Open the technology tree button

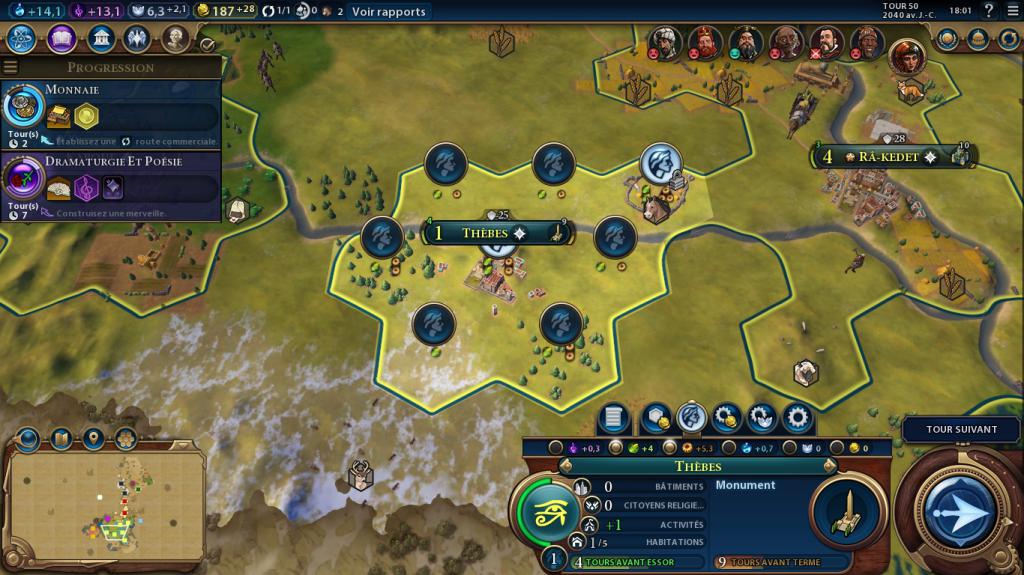[23, 39]
